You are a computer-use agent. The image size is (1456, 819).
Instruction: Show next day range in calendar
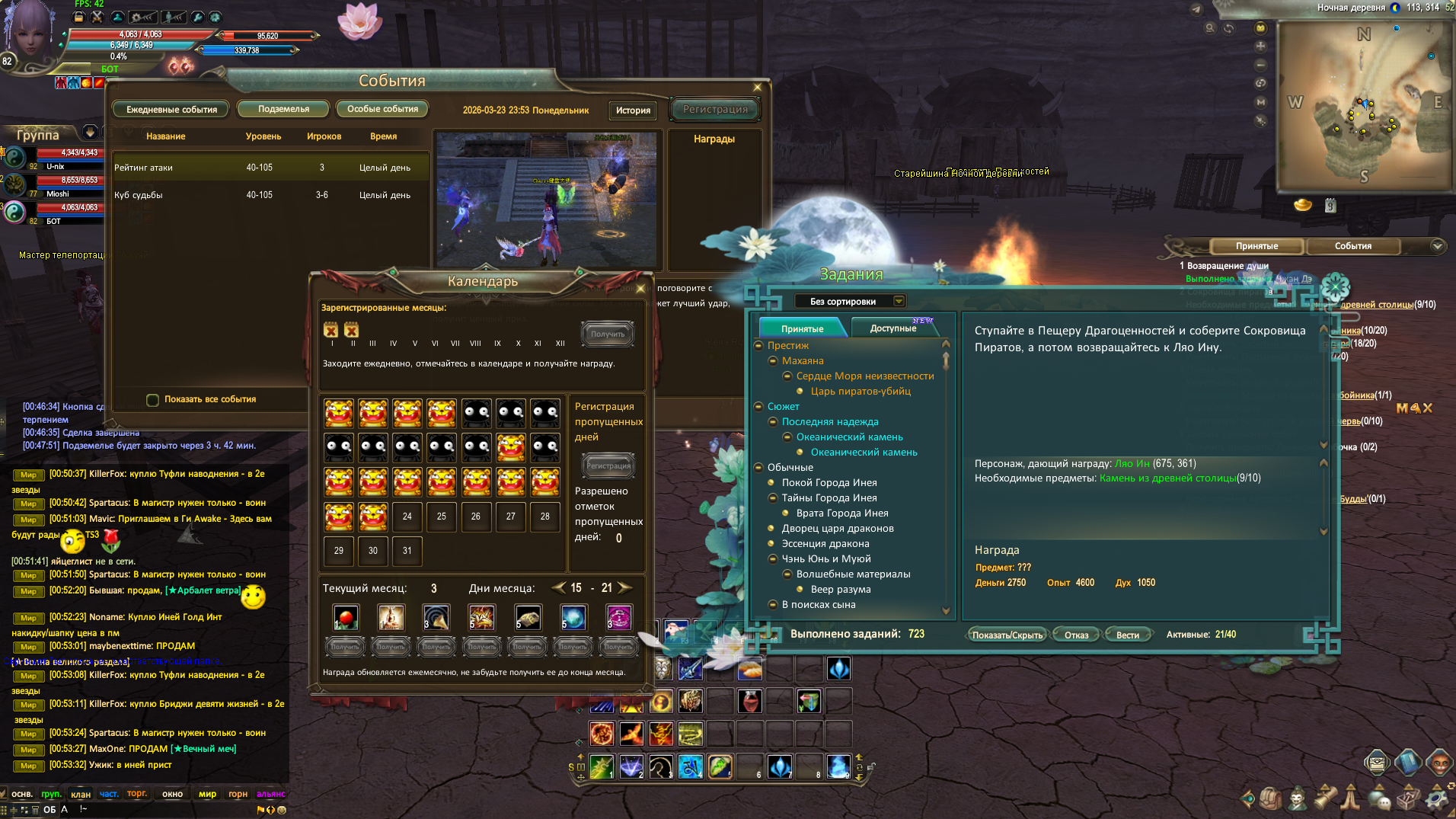pyautogui.click(x=625, y=587)
